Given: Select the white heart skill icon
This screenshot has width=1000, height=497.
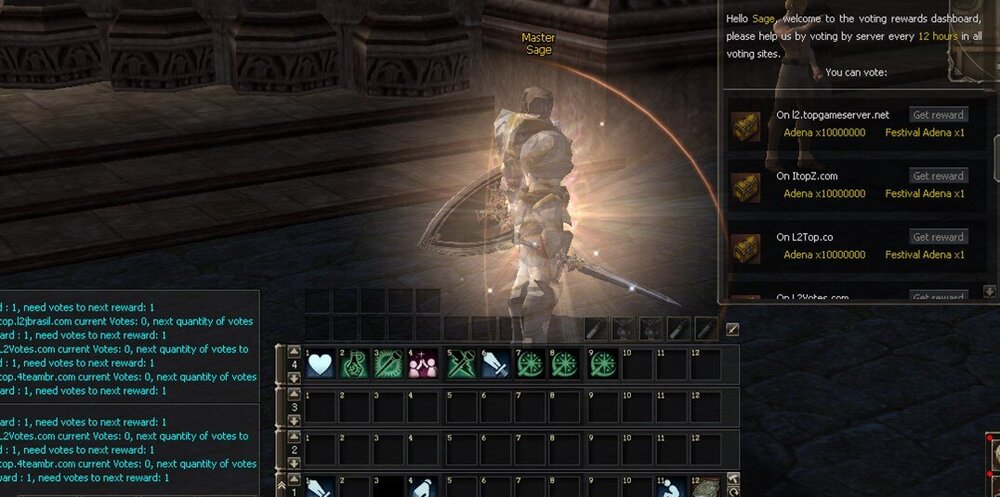Looking at the screenshot, I should point(321,365).
